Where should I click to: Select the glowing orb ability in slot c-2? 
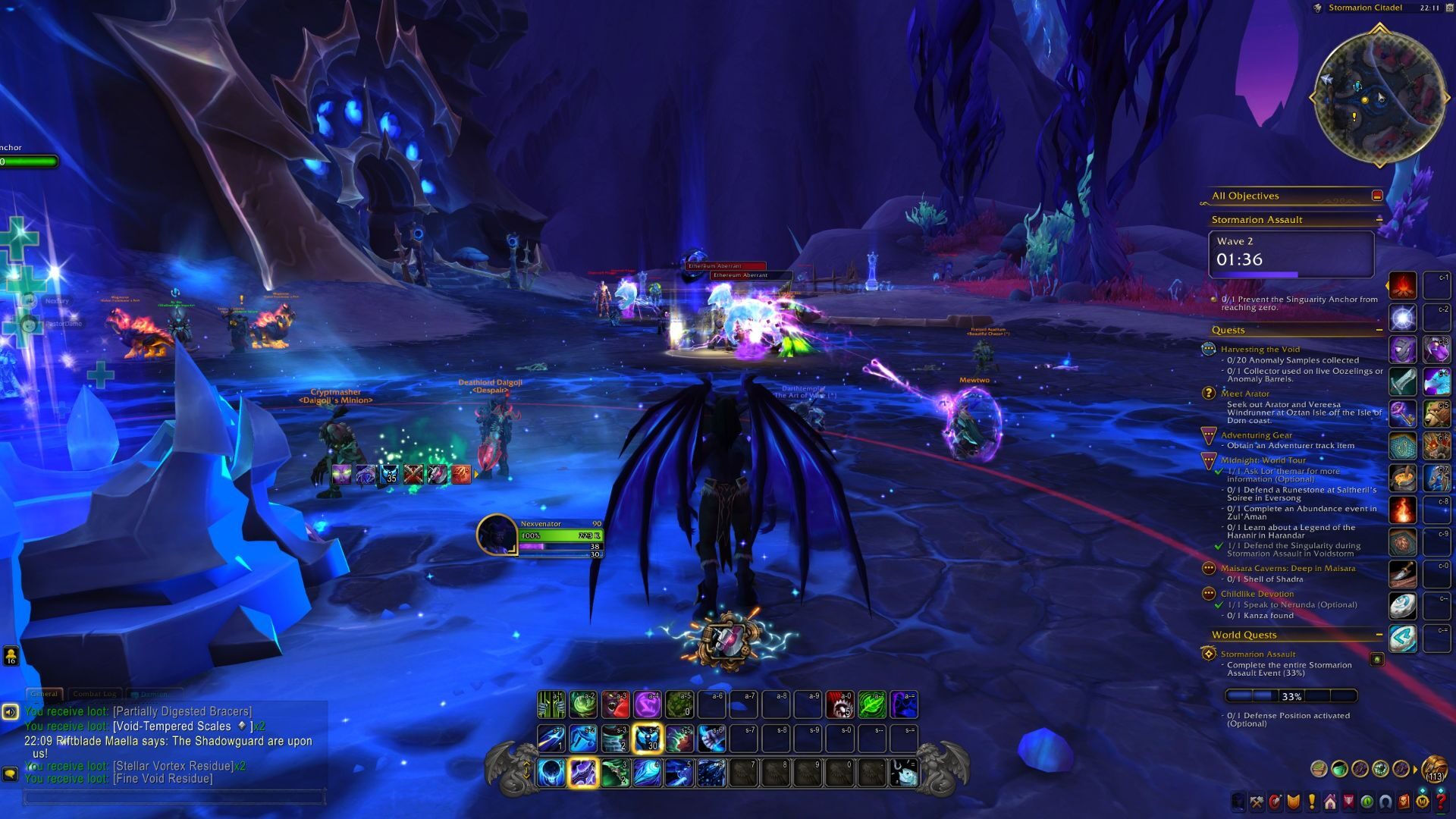pos(1404,318)
